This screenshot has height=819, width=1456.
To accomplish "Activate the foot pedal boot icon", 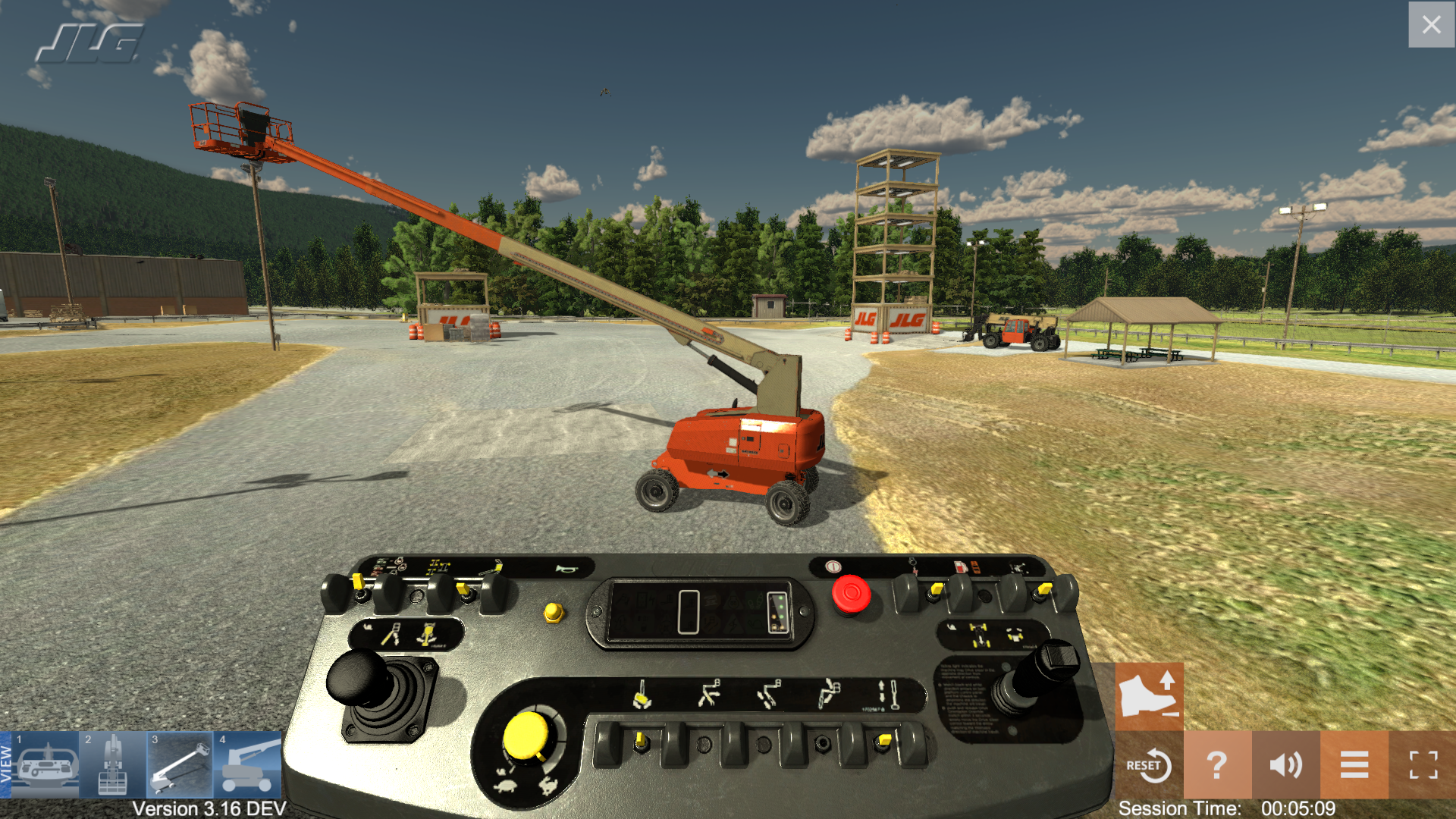I will [1149, 695].
